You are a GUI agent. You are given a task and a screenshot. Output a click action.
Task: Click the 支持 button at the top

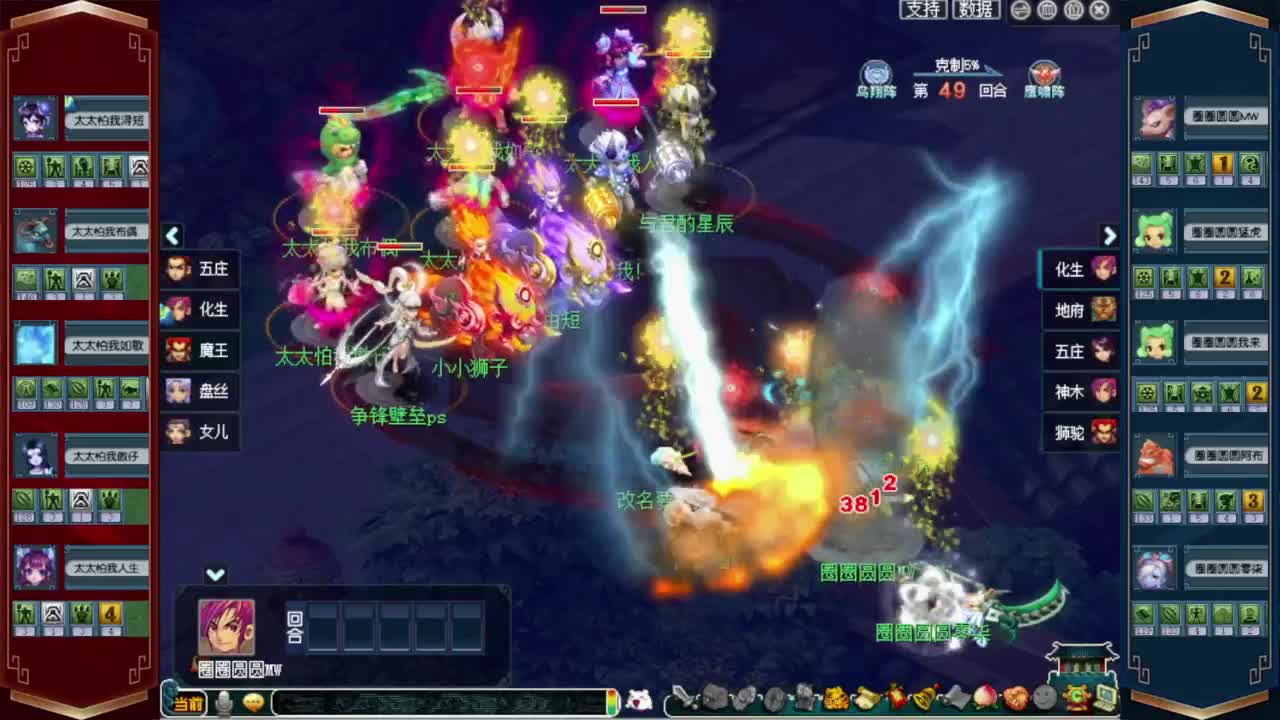[x=922, y=9]
